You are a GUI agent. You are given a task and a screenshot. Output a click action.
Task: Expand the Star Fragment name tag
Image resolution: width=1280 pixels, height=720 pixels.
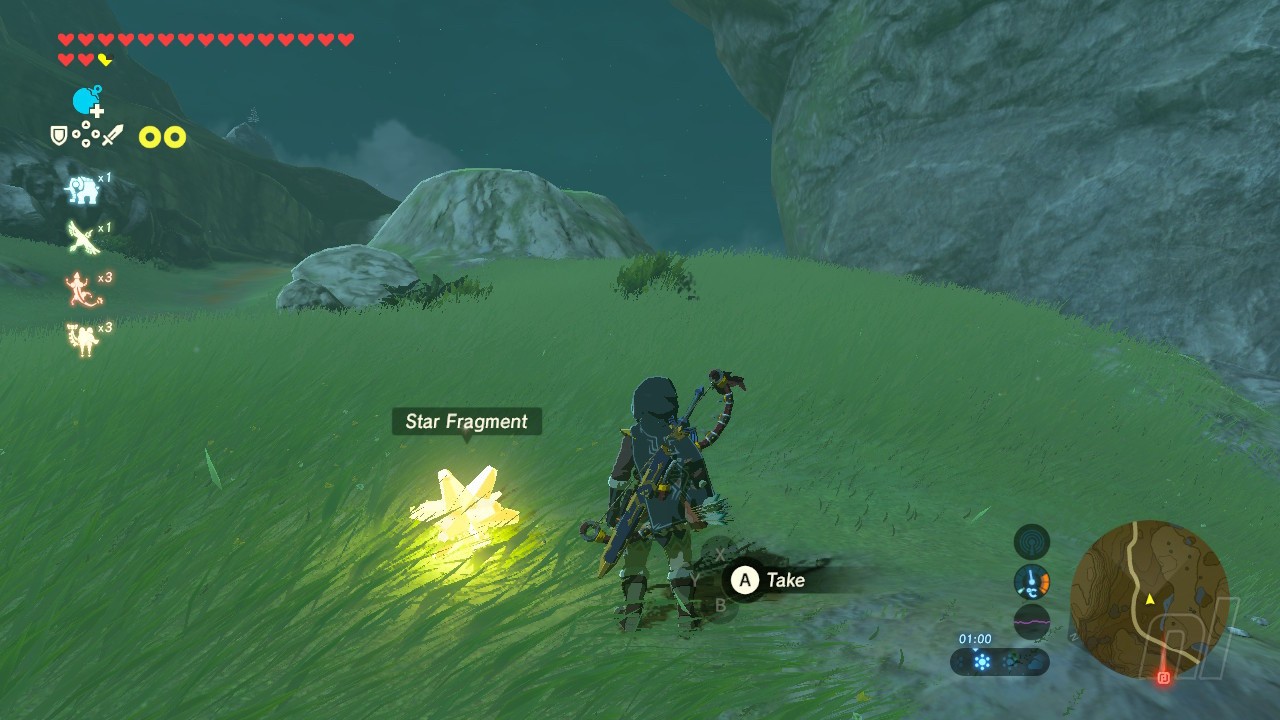(465, 422)
